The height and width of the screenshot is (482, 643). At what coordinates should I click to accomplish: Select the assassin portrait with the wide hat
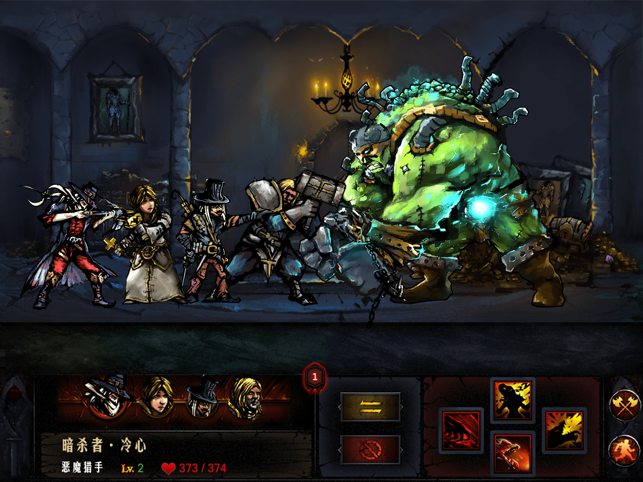pos(106,399)
